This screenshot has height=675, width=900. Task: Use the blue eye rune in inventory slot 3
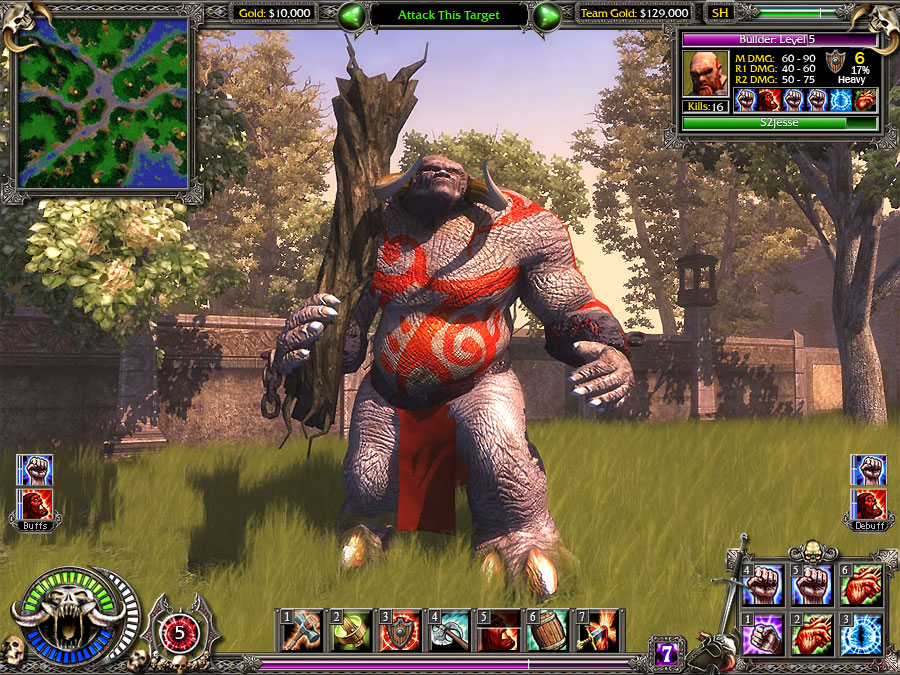click(860, 636)
